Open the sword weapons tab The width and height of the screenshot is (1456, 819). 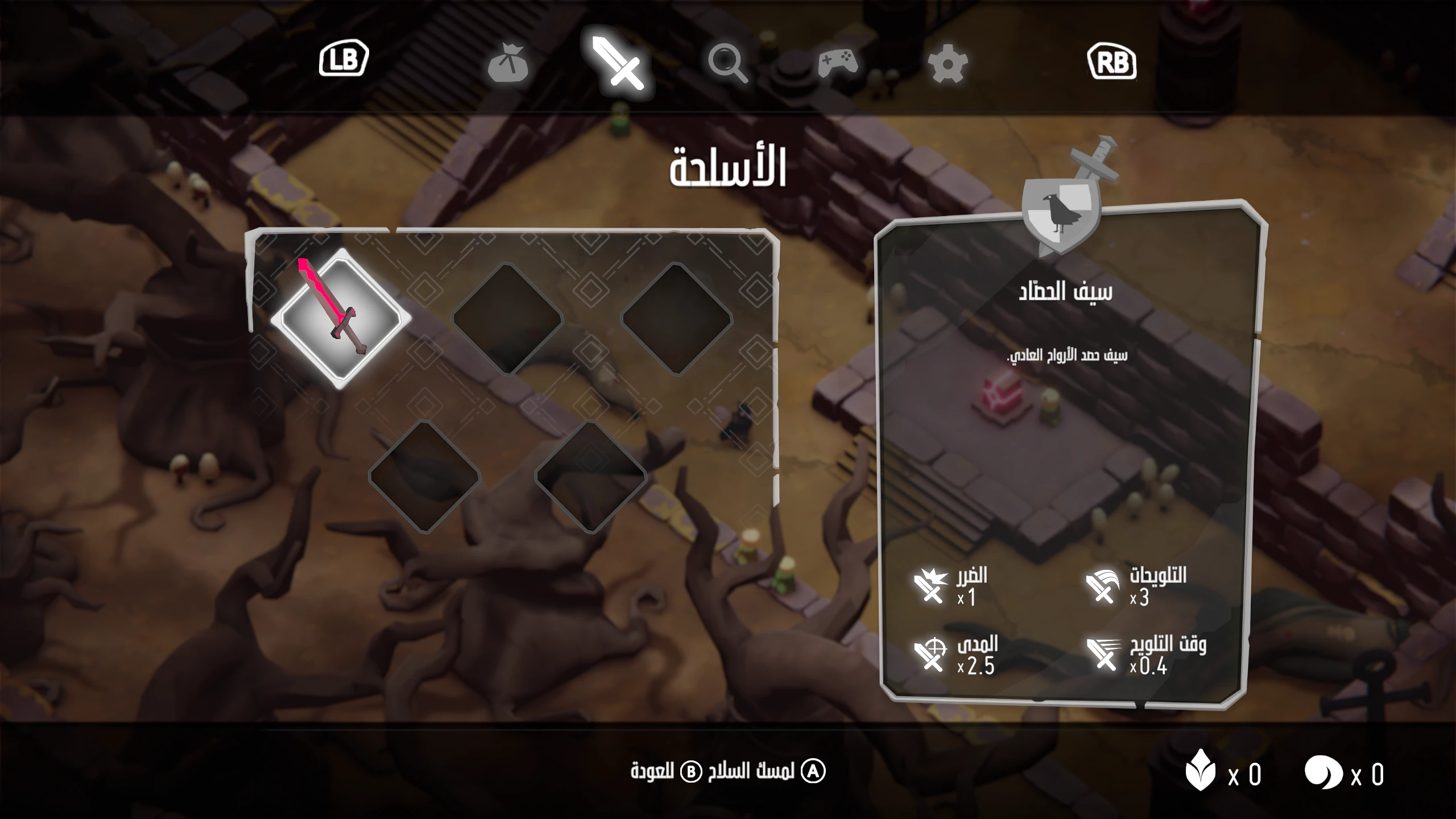[x=618, y=64]
